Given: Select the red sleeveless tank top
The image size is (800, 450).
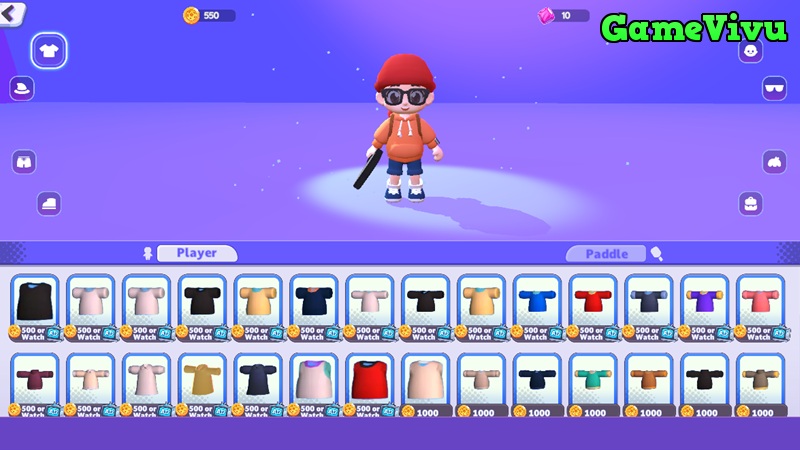Looking at the screenshot, I should tap(369, 378).
